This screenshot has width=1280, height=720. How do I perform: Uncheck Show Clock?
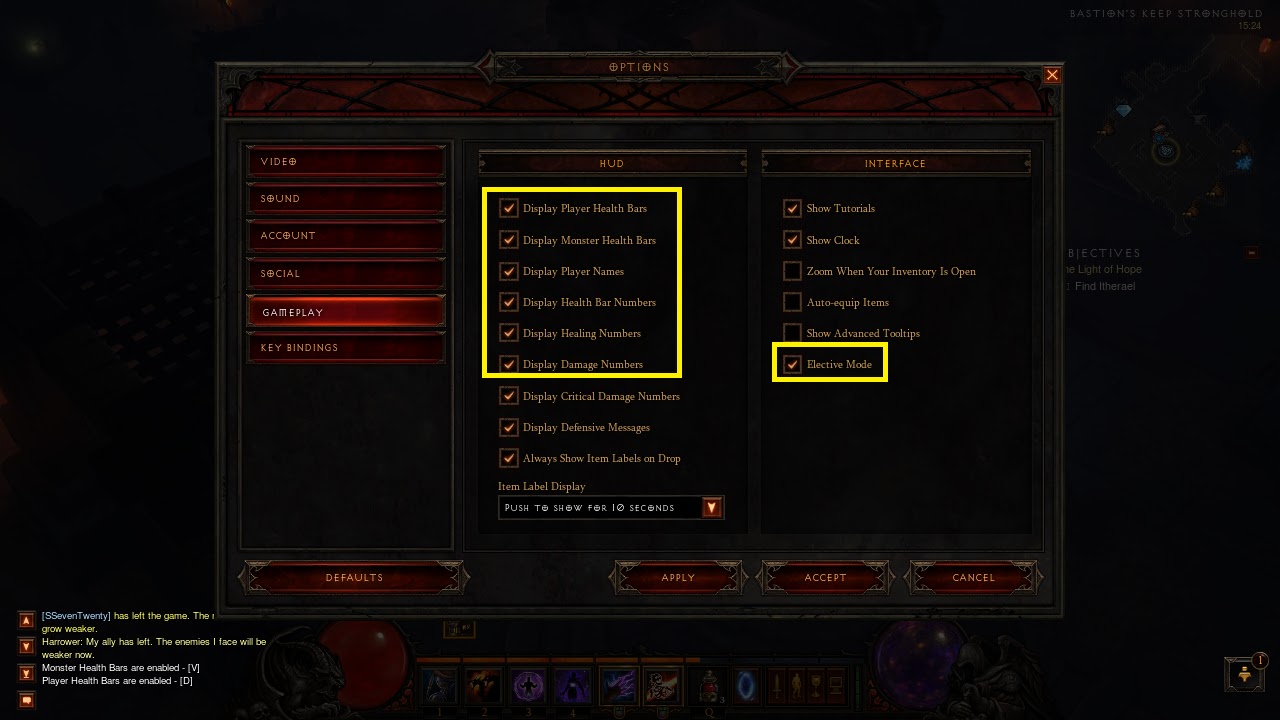pos(792,240)
